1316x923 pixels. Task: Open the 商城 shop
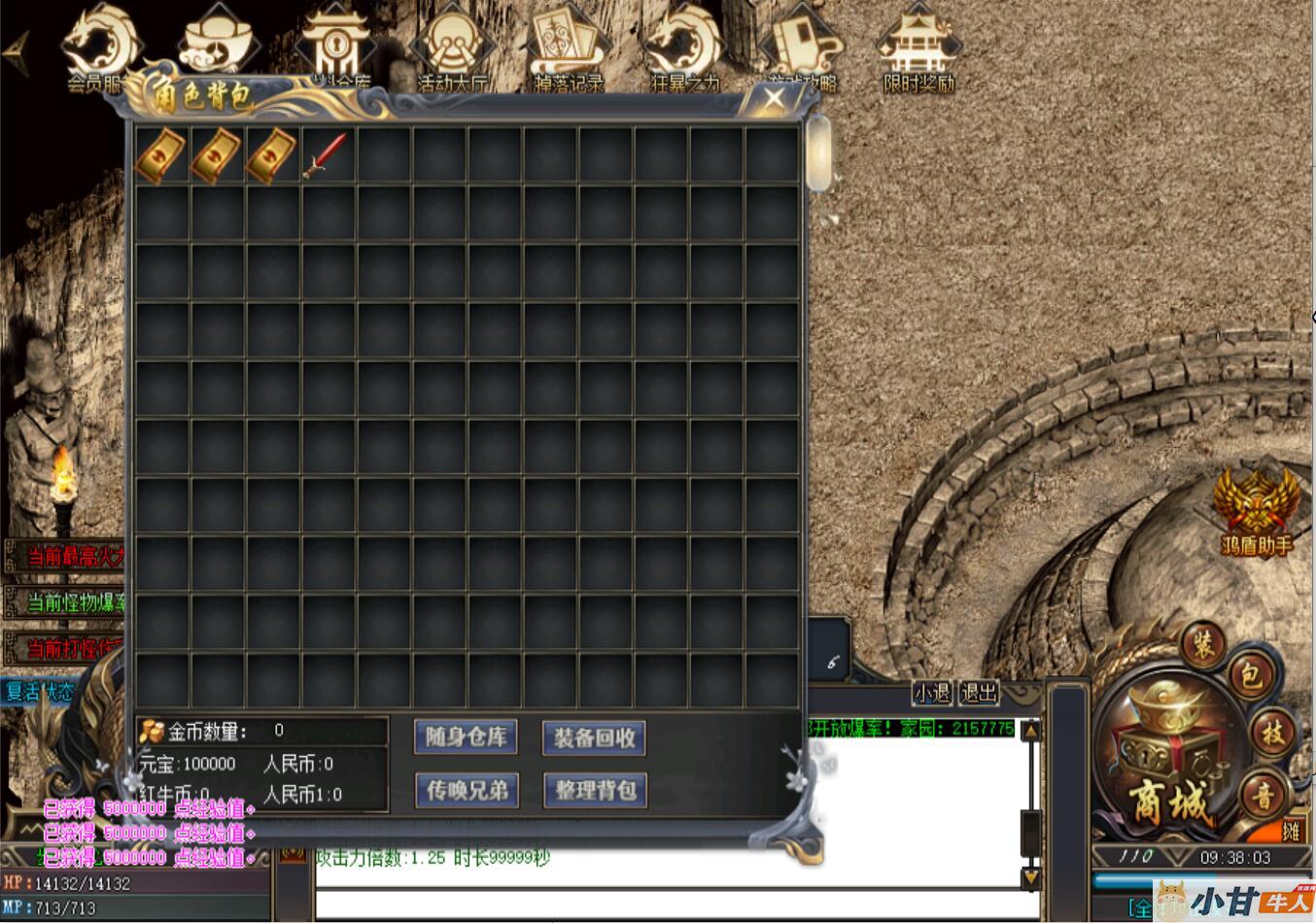coord(1168,768)
